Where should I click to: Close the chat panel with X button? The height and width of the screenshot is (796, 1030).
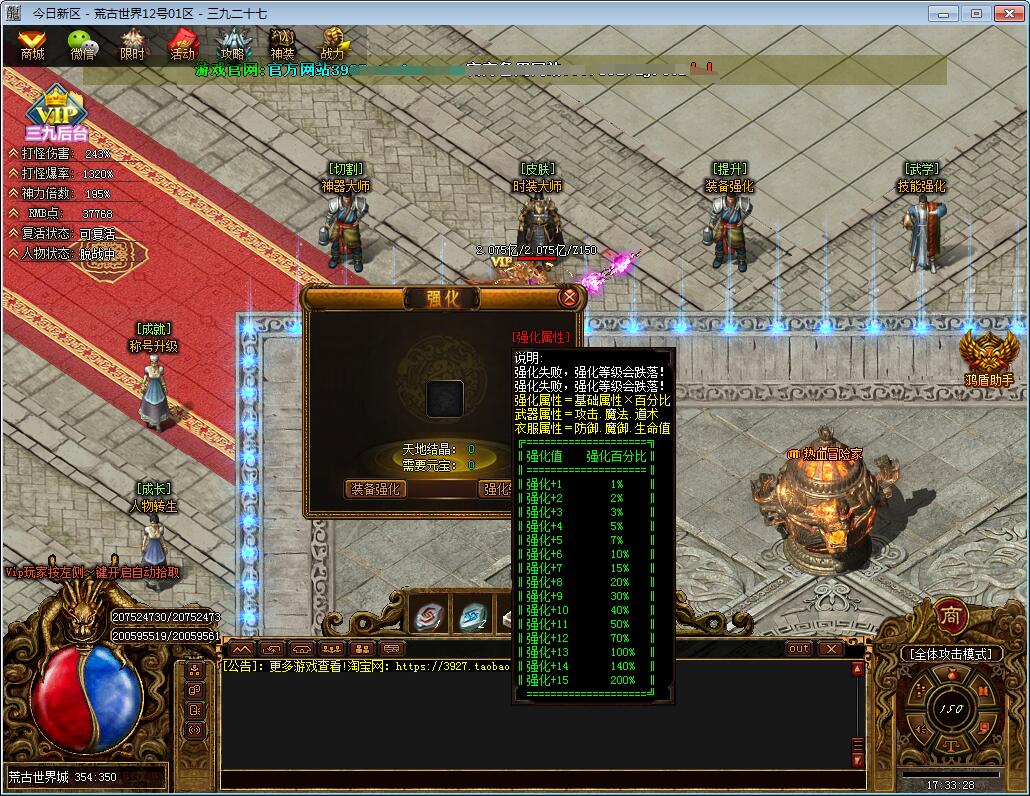click(x=830, y=649)
